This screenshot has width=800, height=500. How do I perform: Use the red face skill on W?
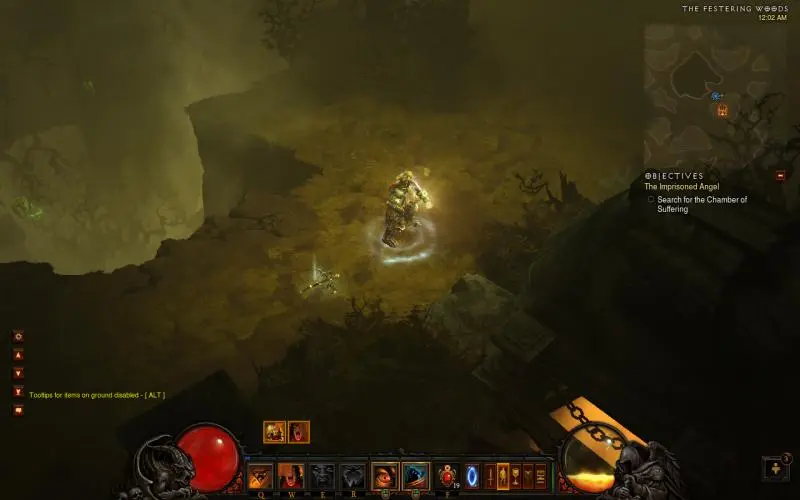pos(291,476)
